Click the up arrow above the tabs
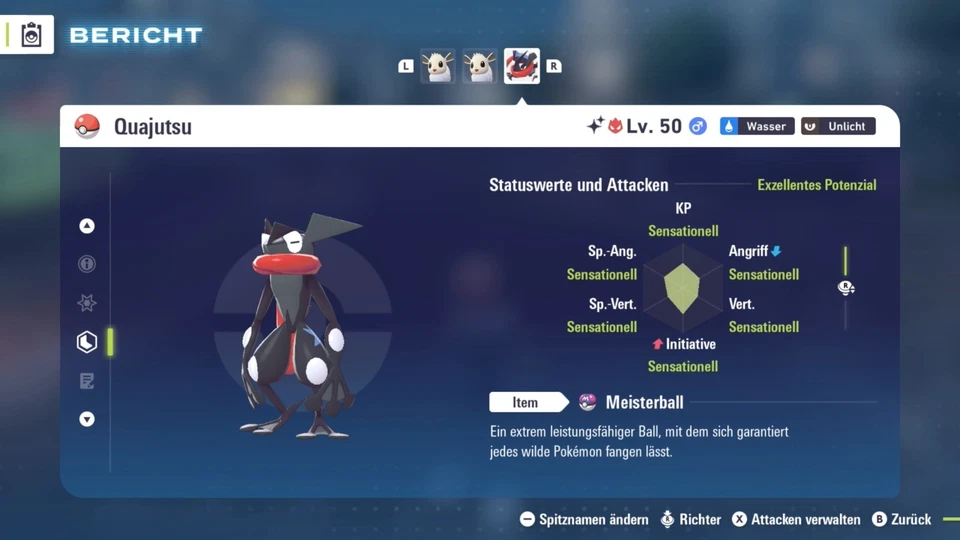960x540 pixels. [87, 226]
